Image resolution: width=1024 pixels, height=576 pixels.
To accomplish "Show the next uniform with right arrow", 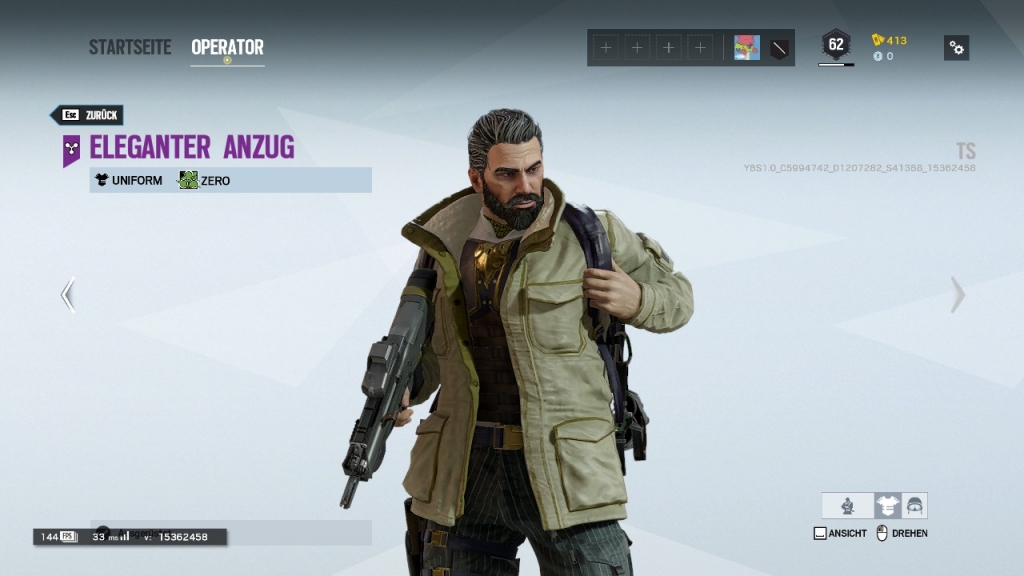I will [x=957, y=295].
